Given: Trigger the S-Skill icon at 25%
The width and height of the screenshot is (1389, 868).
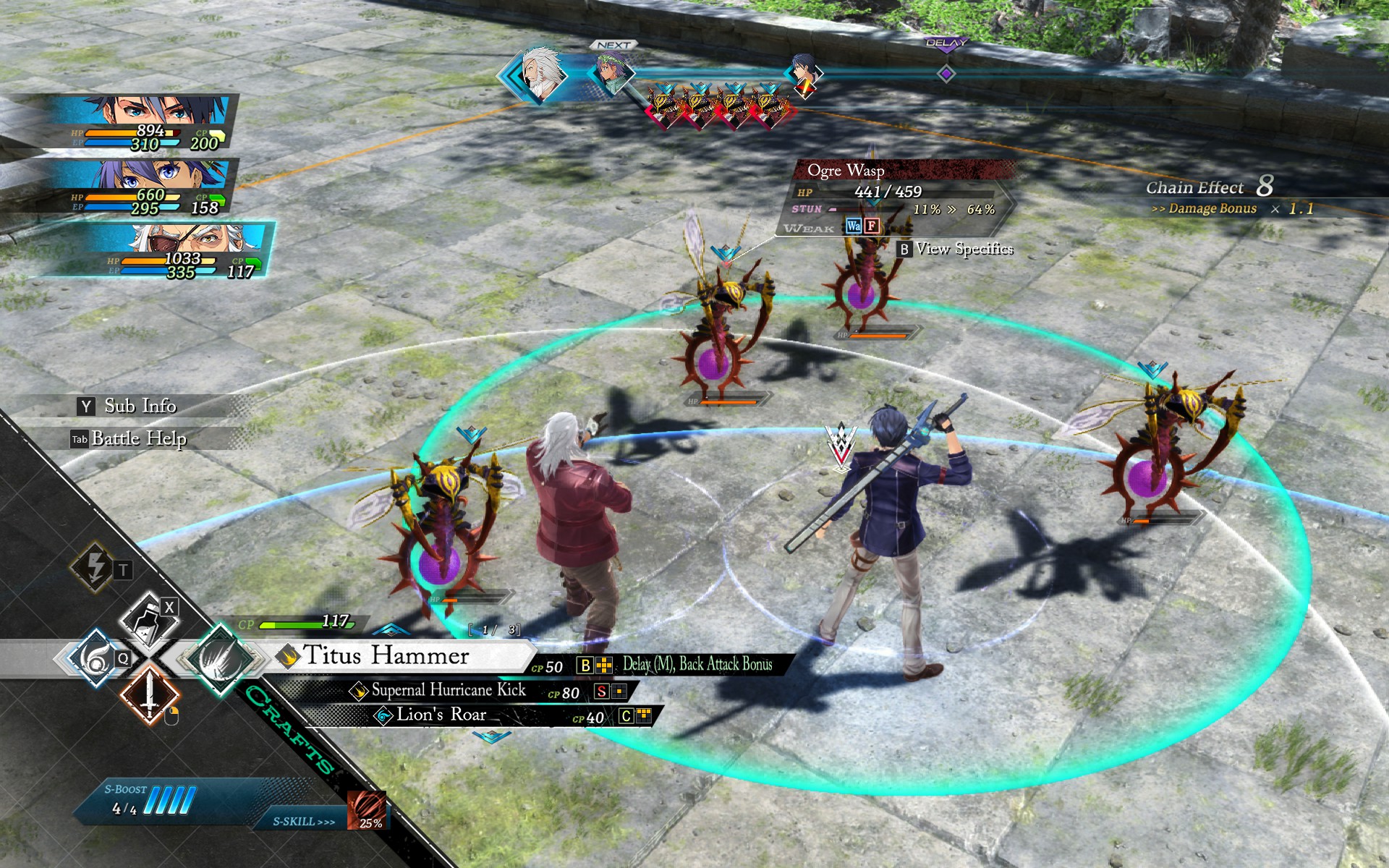Looking at the screenshot, I should click(x=366, y=810).
